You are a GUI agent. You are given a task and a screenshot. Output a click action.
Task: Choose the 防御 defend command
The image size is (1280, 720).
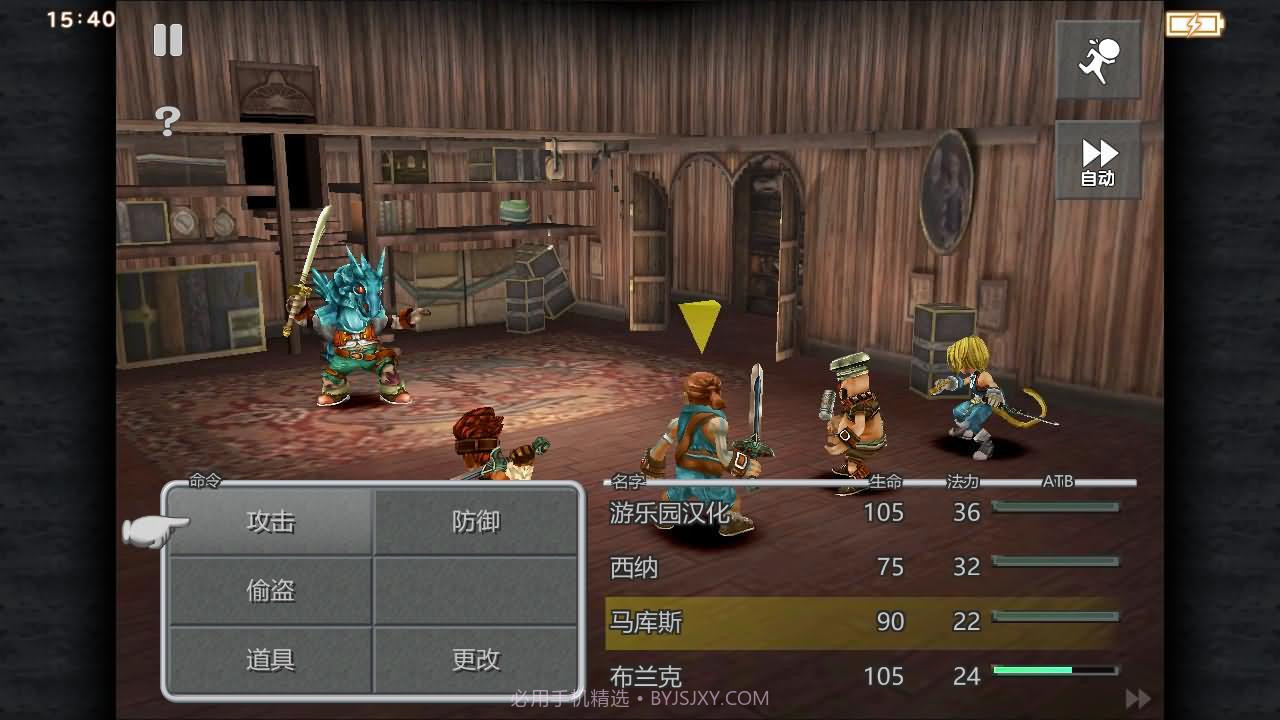(x=476, y=521)
